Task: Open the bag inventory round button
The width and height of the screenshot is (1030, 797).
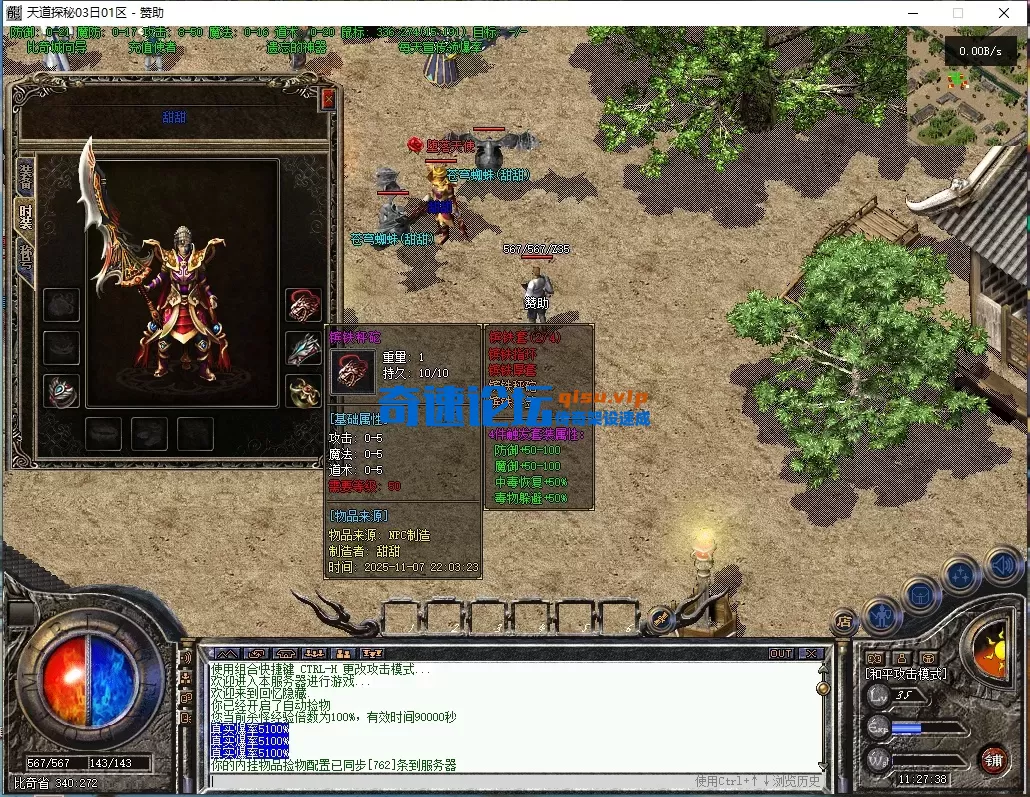Action: pyautogui.click(x=921, y=597)
